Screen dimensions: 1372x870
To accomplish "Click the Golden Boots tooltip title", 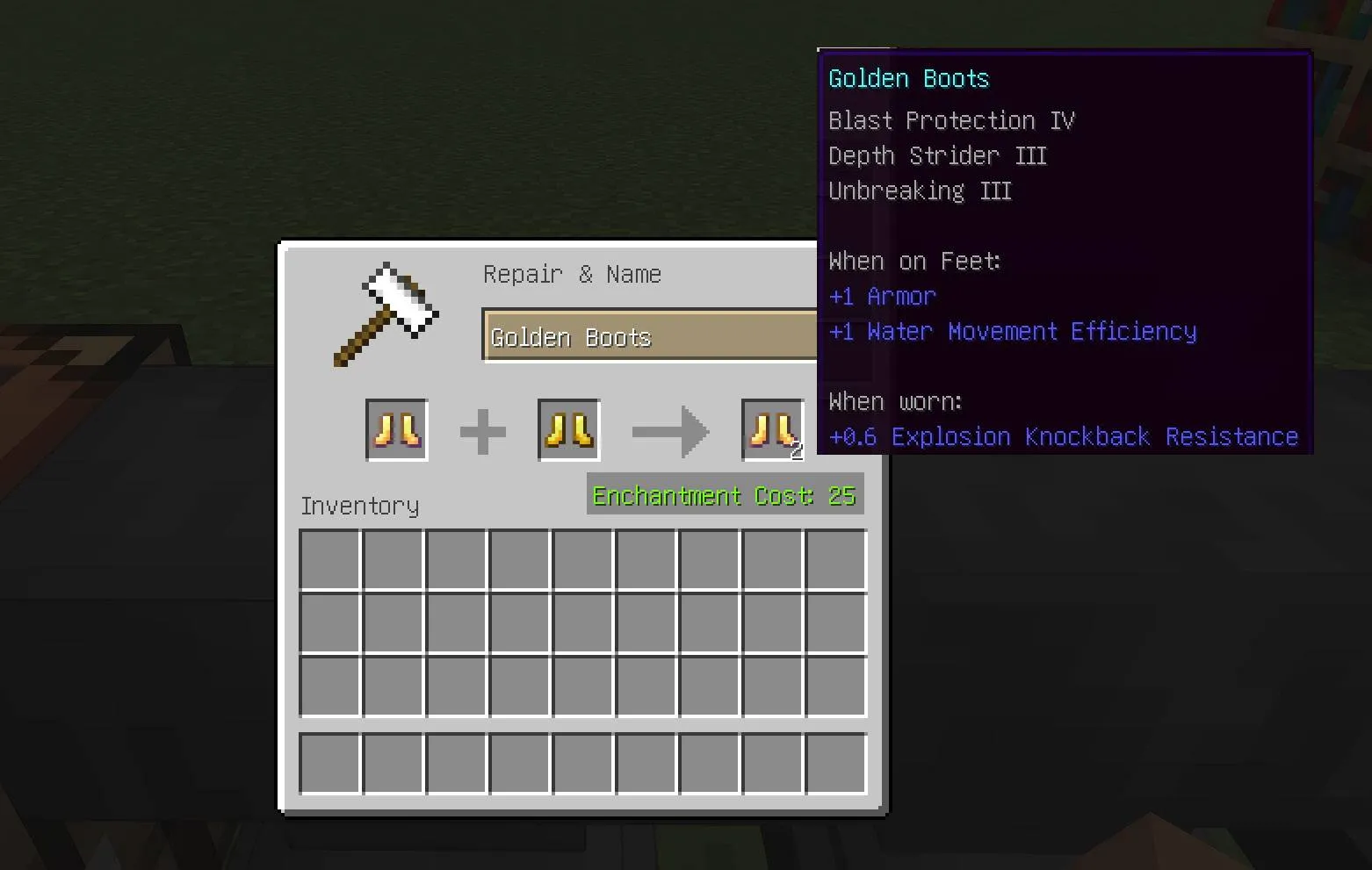I will 908,78.
